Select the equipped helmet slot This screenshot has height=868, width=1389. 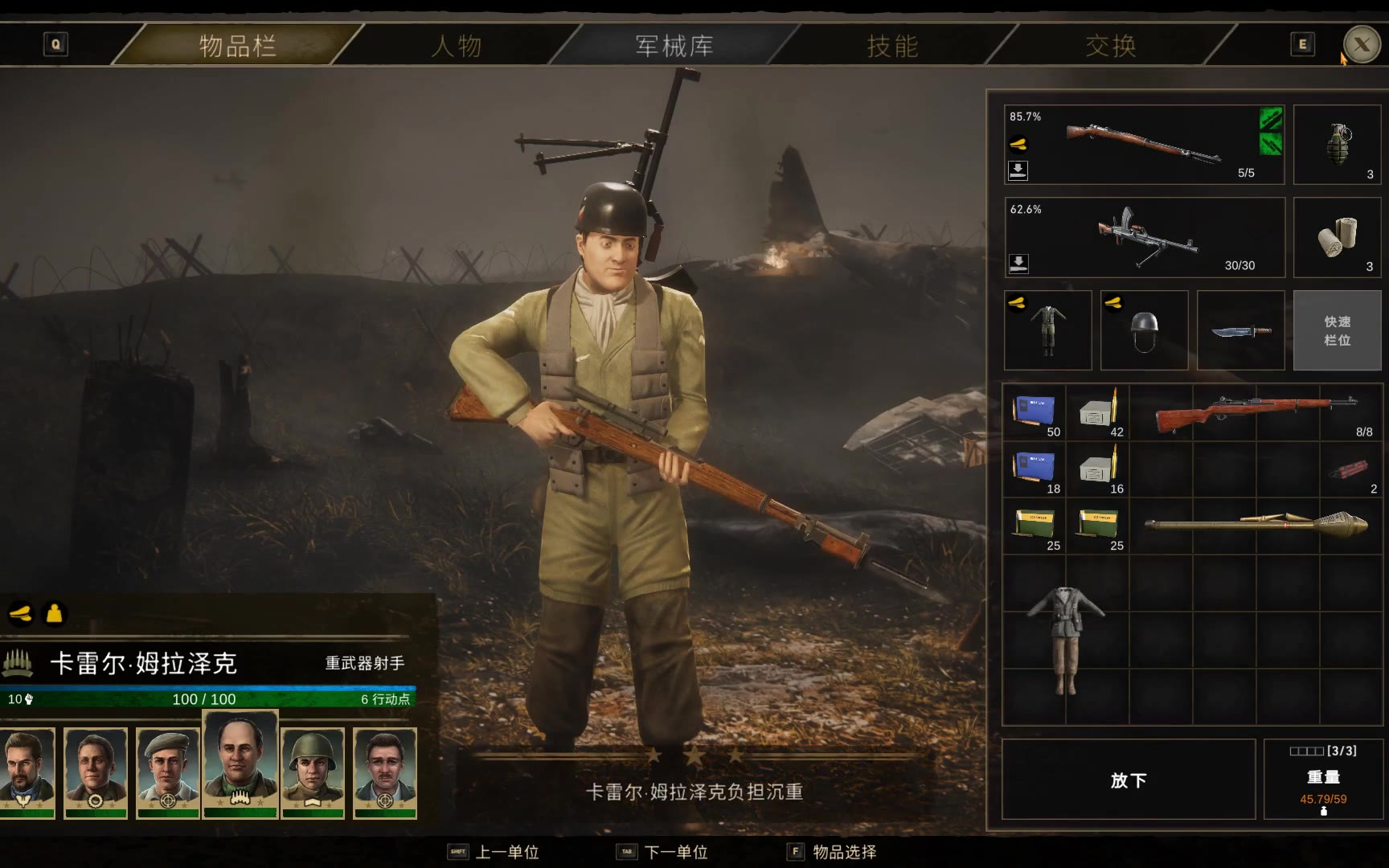tap(1144, 330)
